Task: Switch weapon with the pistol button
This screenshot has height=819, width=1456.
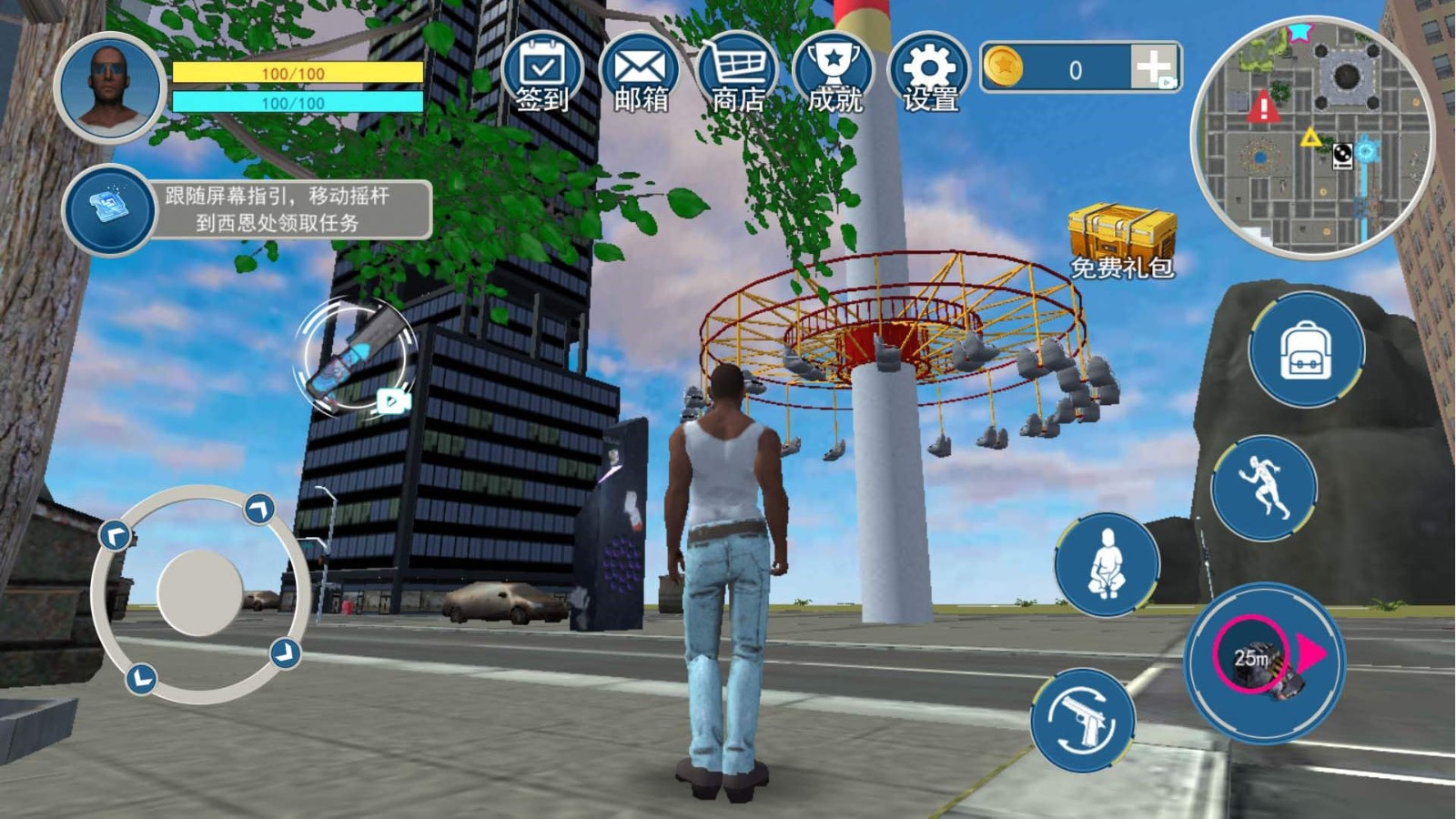Action: pyautogui.click(x=1083, y=719)
